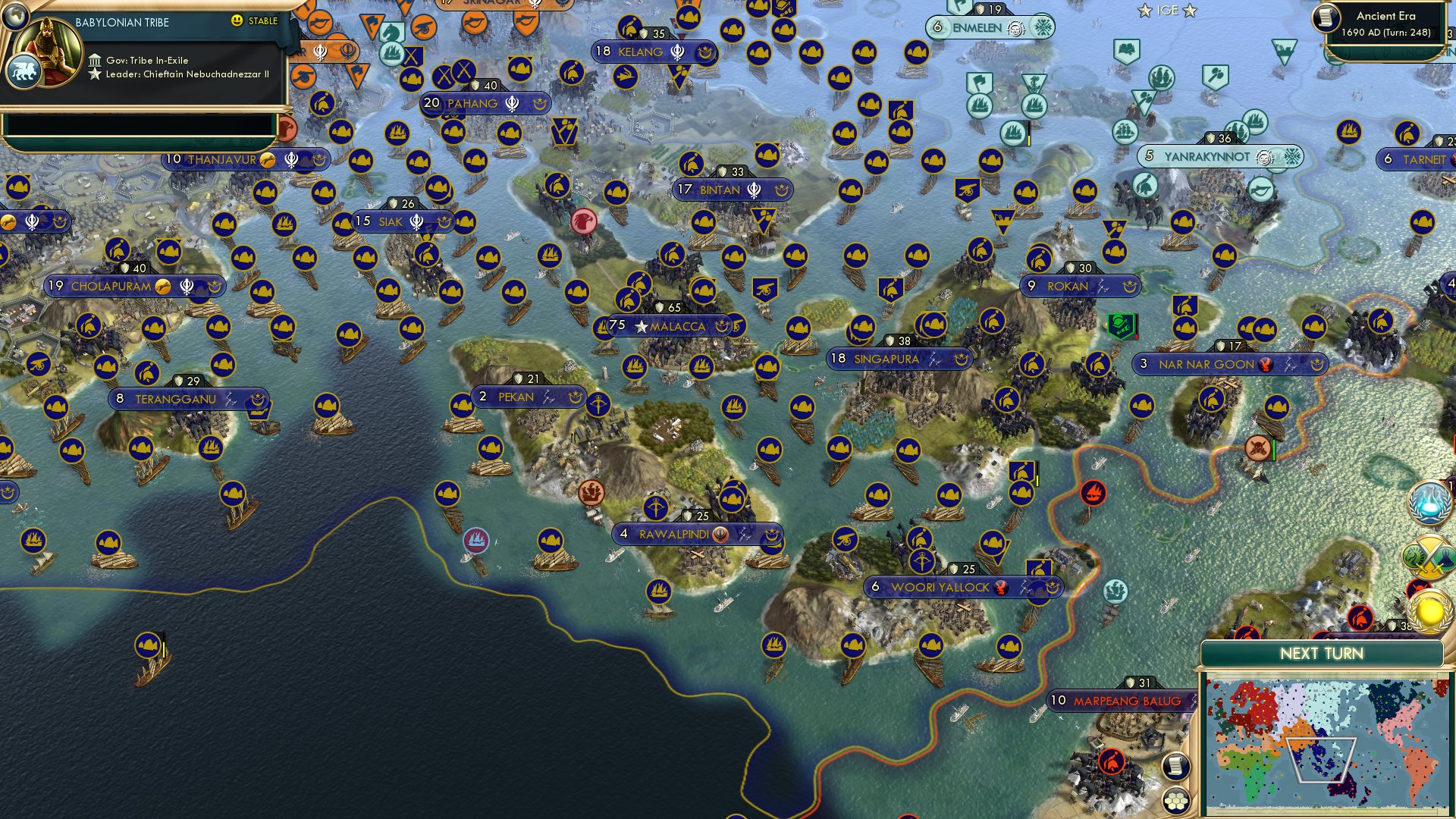Viewport: 1456px width, 819px height.
Task: Select the orange cannon unit flag below the leader panel
Action: [303, 77]
